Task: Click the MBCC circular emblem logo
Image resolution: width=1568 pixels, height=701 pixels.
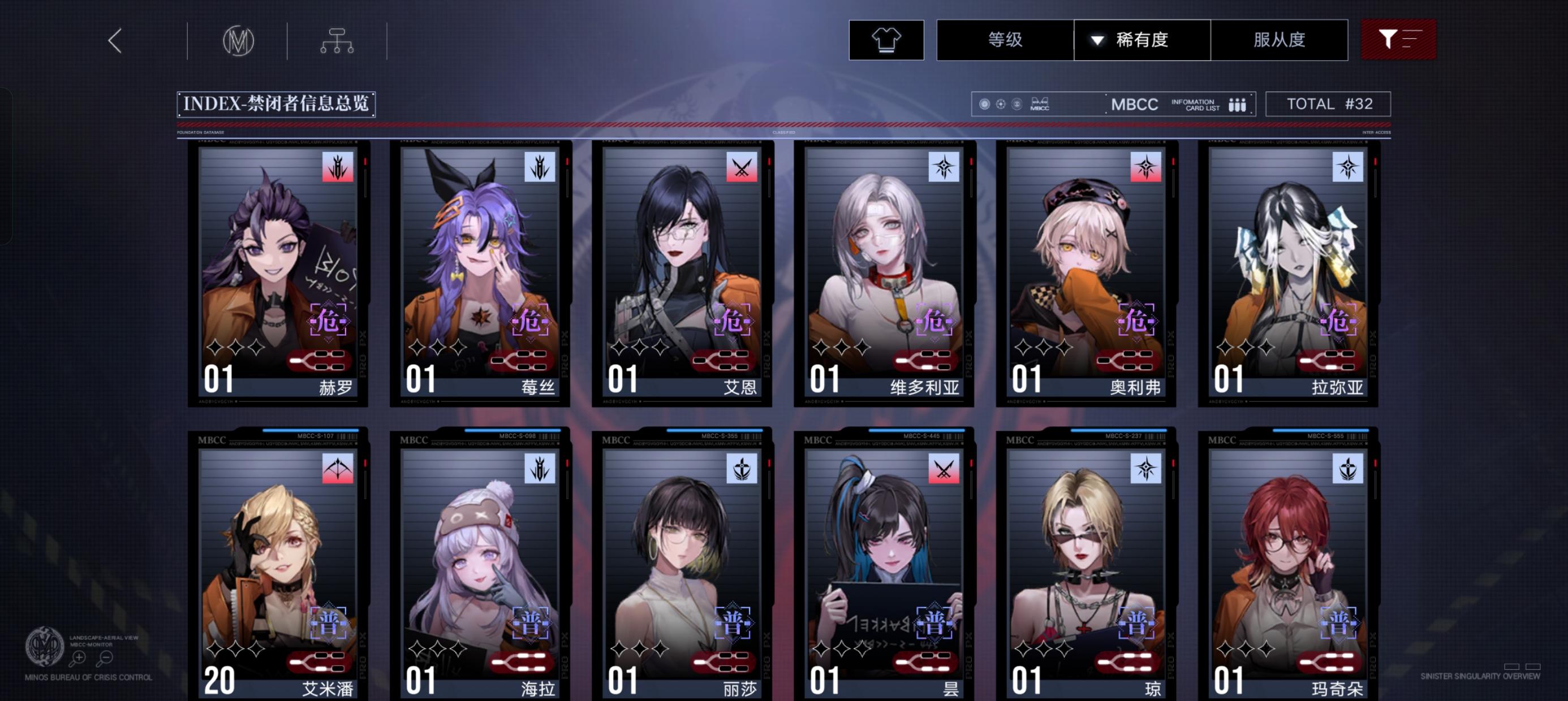Action: click(x=239, y=39)
